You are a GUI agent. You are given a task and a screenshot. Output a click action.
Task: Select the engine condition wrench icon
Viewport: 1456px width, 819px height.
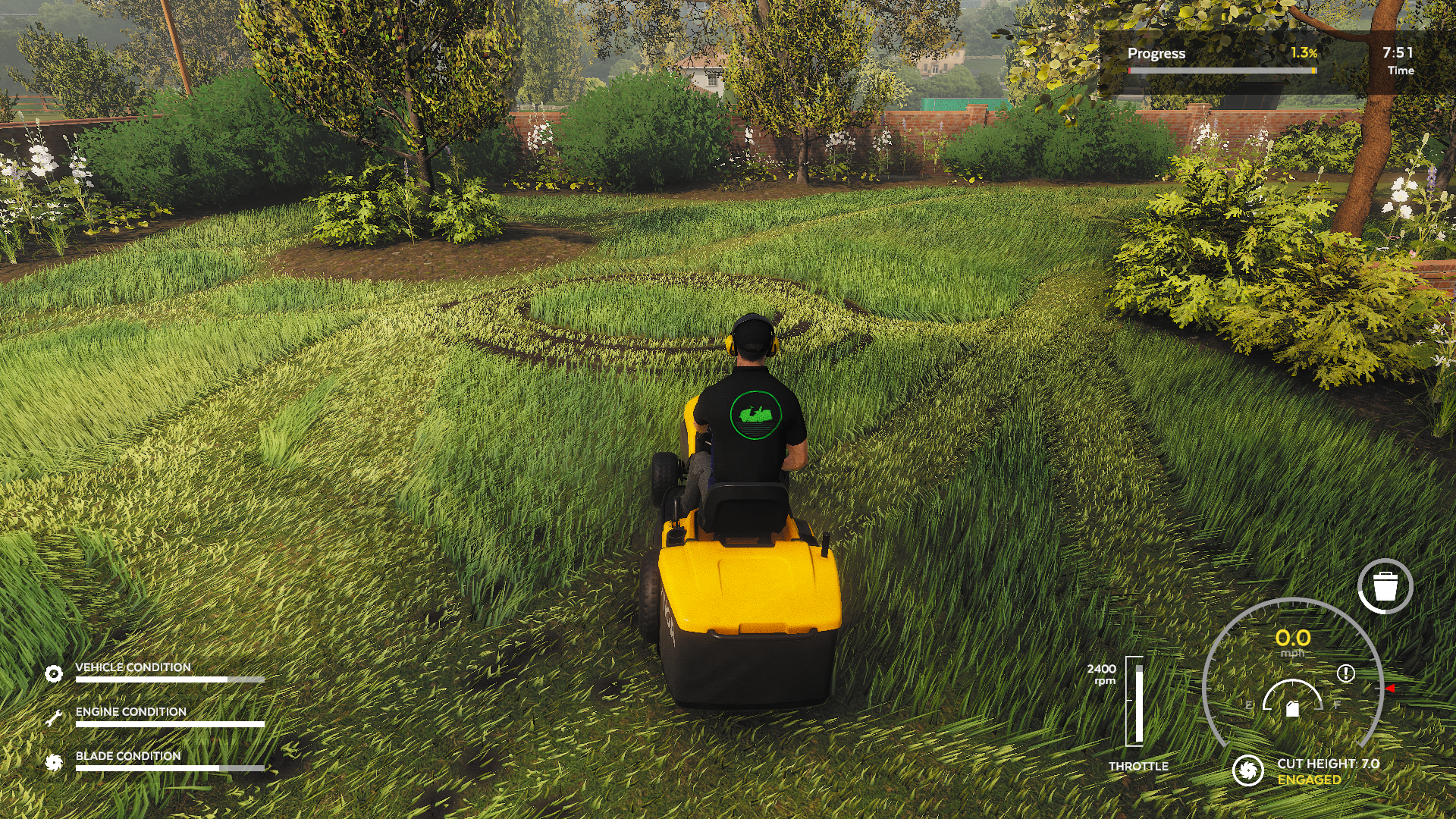tap(54, 717)
